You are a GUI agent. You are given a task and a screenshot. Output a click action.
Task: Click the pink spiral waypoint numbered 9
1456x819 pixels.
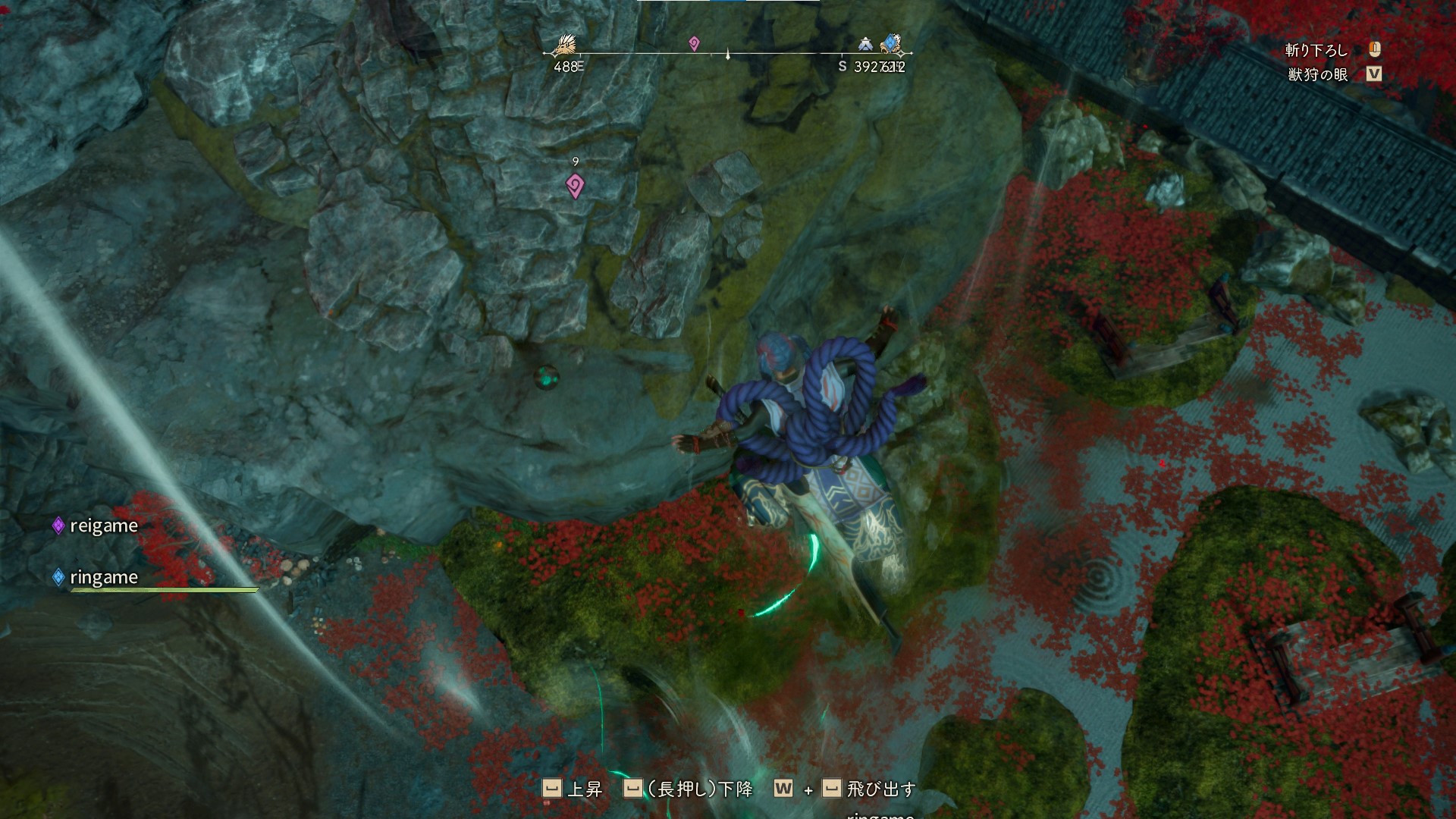[x=576, y=185]
